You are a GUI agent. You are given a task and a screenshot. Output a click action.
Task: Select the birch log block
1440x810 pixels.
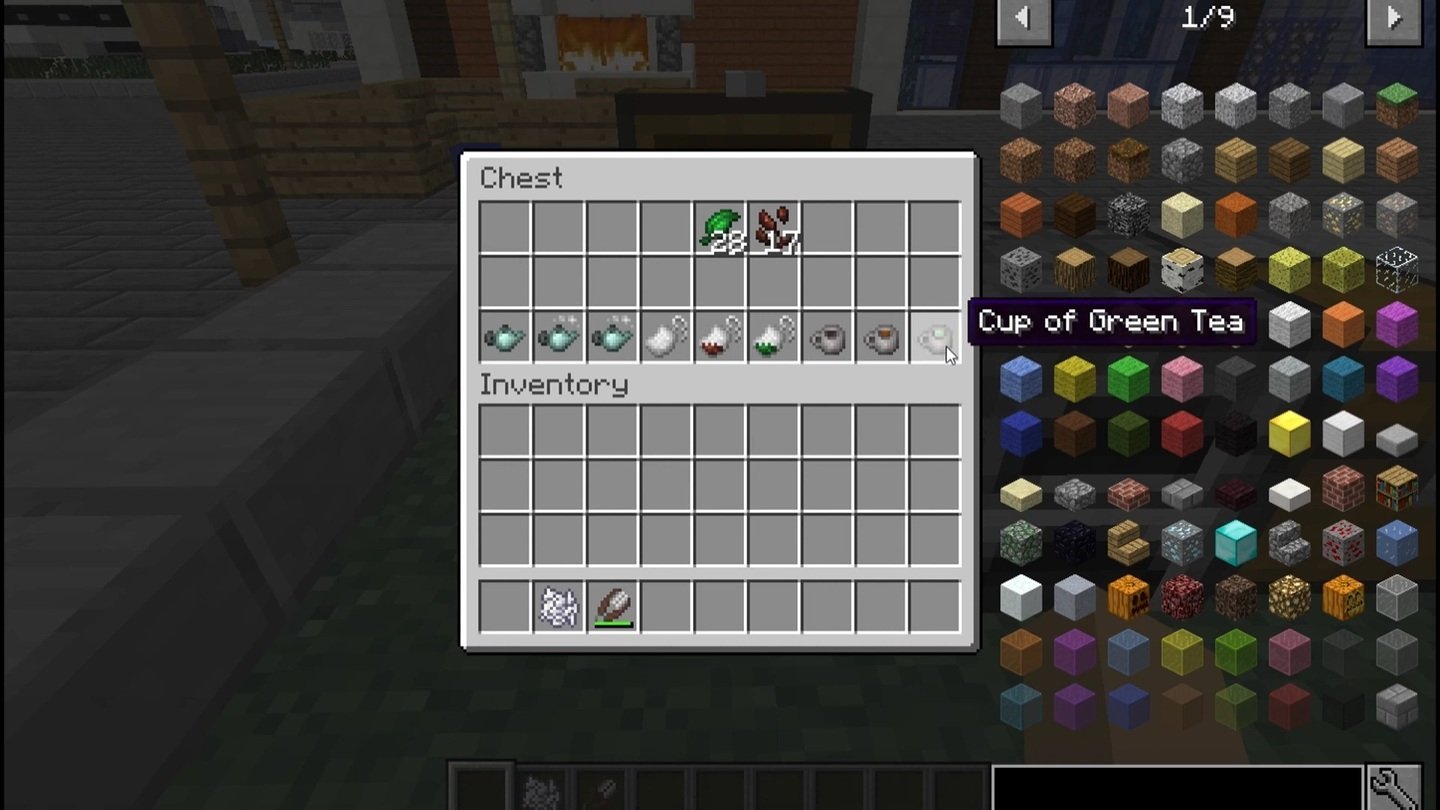(1181, 269)
